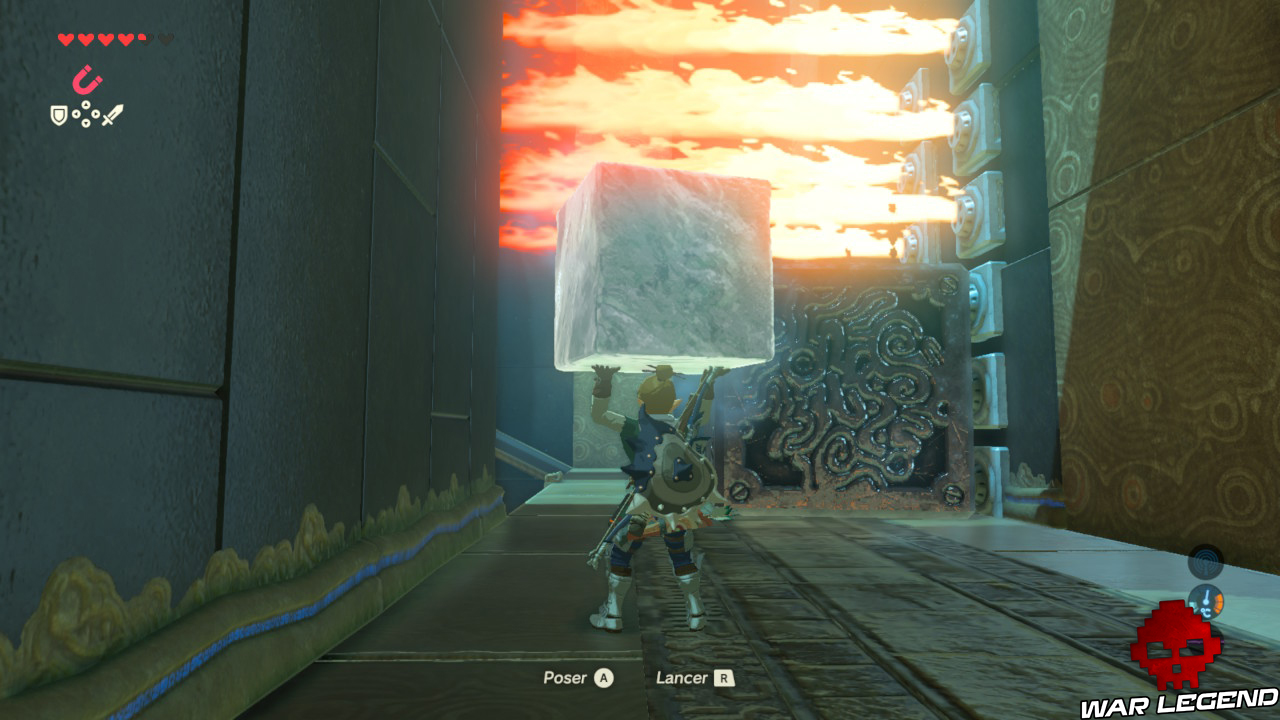Click the pink magnet symbol above the stats

tap(87, 78)
